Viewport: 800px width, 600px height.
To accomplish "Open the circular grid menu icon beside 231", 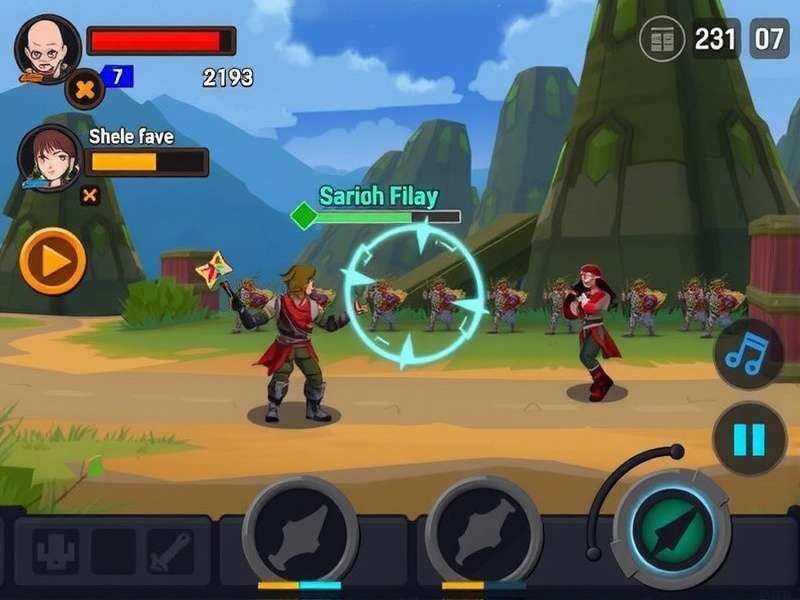I will [662, 41].
